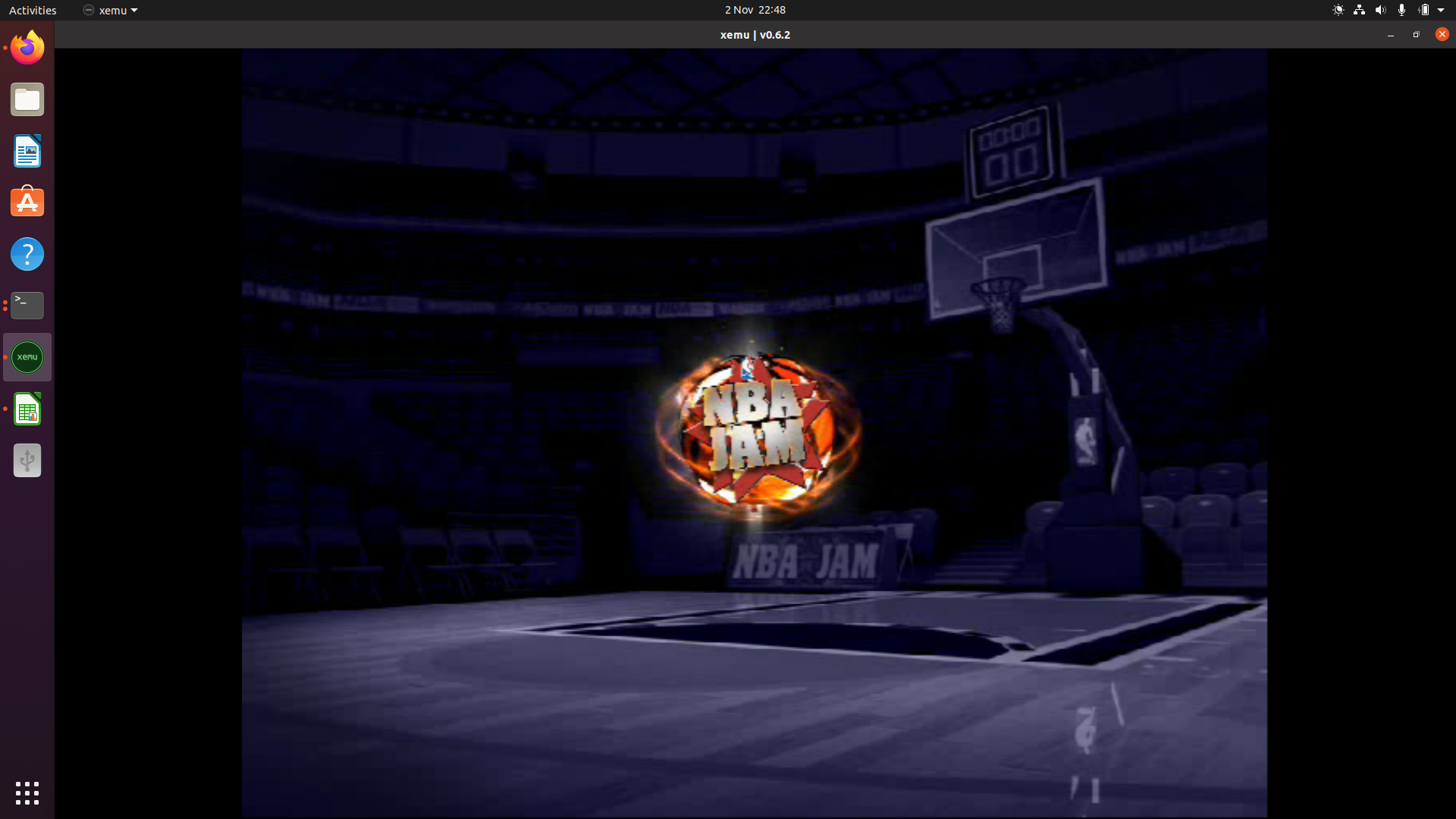Expand the system status menu chevron
Screen dimensions: 1456x819
[1442, 10]
